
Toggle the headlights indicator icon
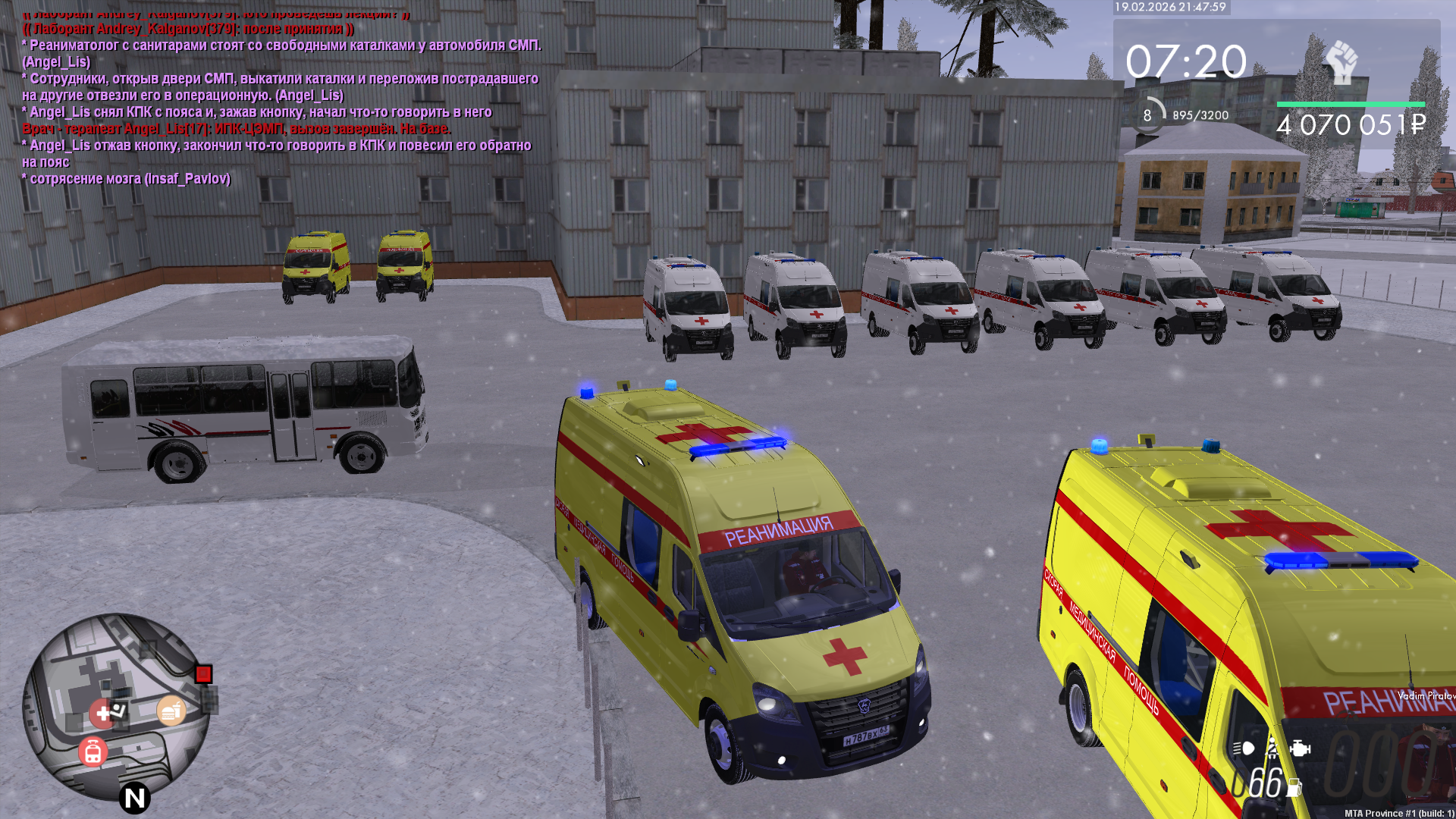[1243, 748]
